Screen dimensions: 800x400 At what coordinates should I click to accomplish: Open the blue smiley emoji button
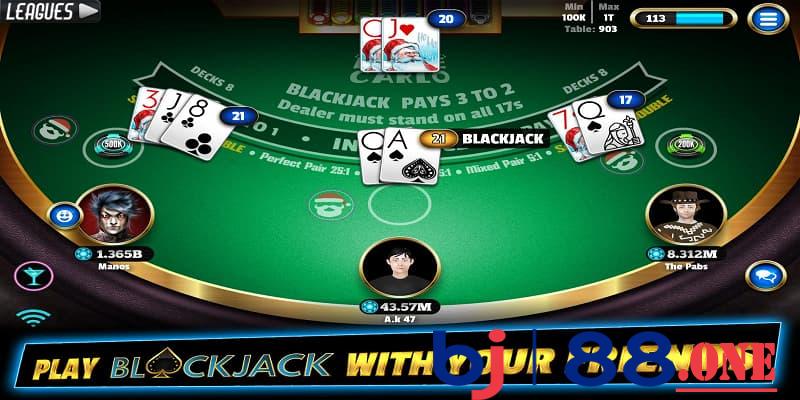click(64, 214)
